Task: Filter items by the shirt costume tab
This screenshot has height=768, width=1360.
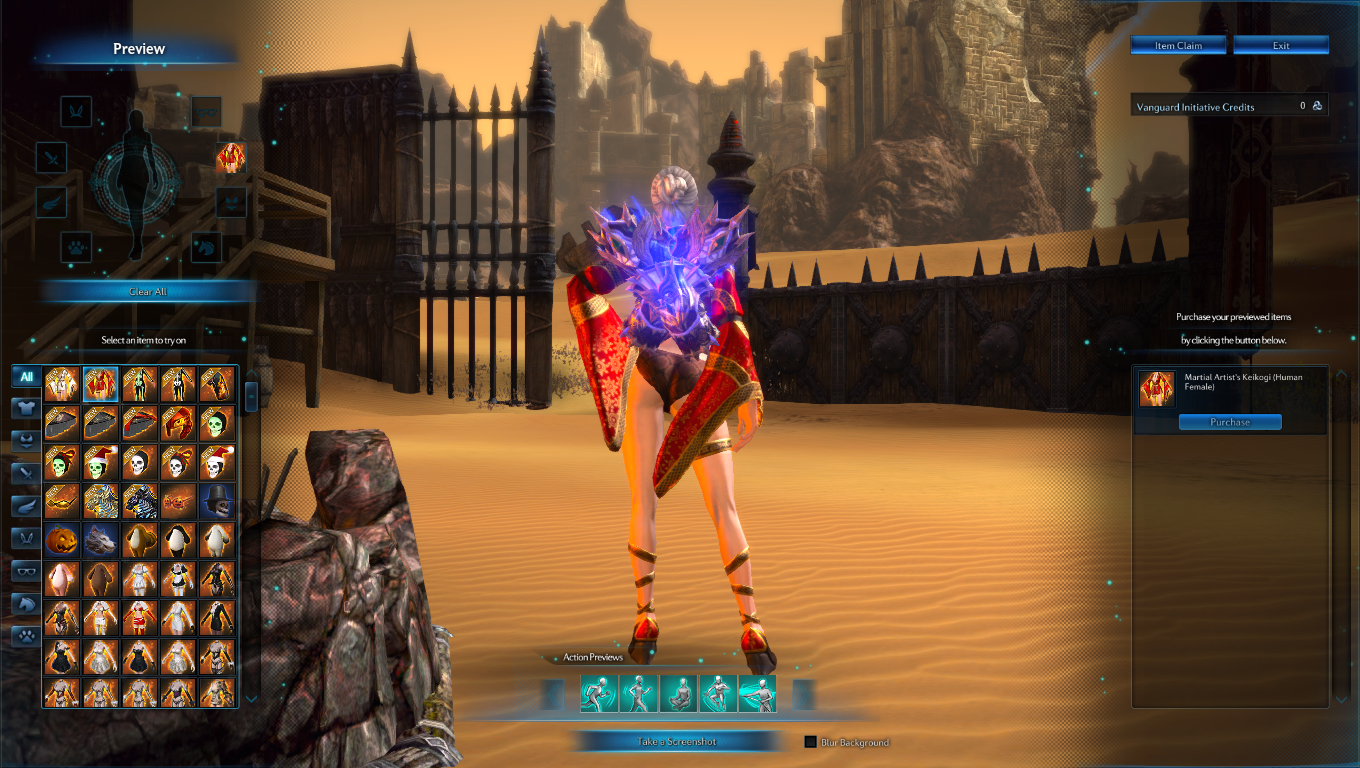Action: pyautogui.click(x=26, y=408)
